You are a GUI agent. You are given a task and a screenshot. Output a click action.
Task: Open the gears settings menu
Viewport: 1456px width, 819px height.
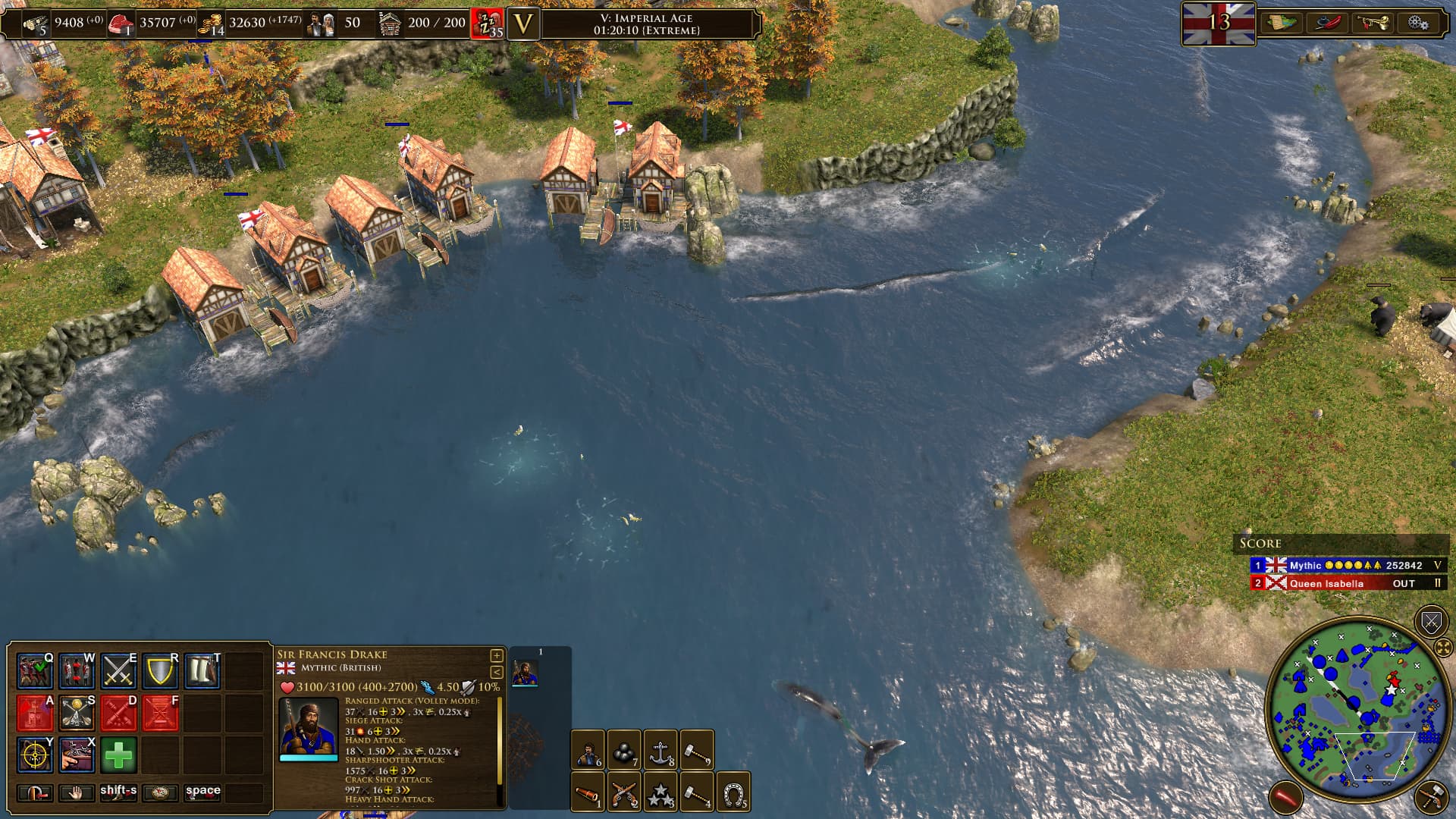click(x=1418, y=23)
